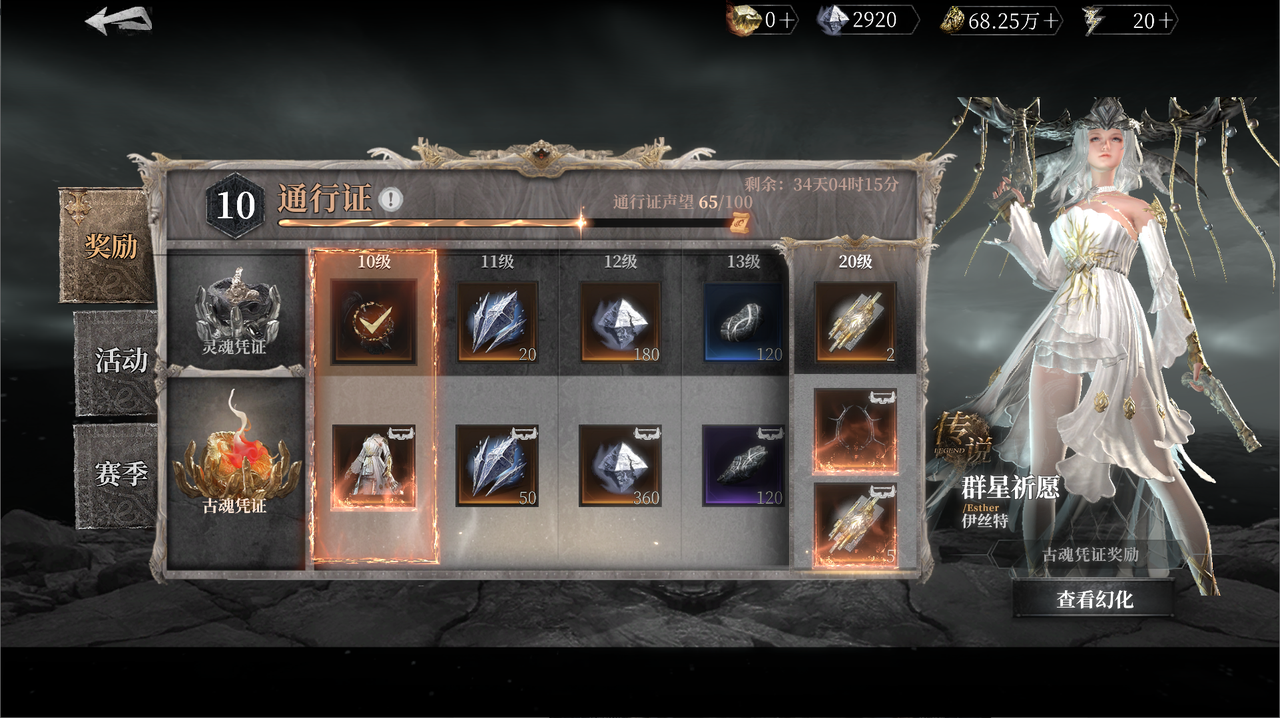Pick the purple locked reward slot
Image resolution: width=1280 pixels, height=718 pixels.
(x=744, y=466)
